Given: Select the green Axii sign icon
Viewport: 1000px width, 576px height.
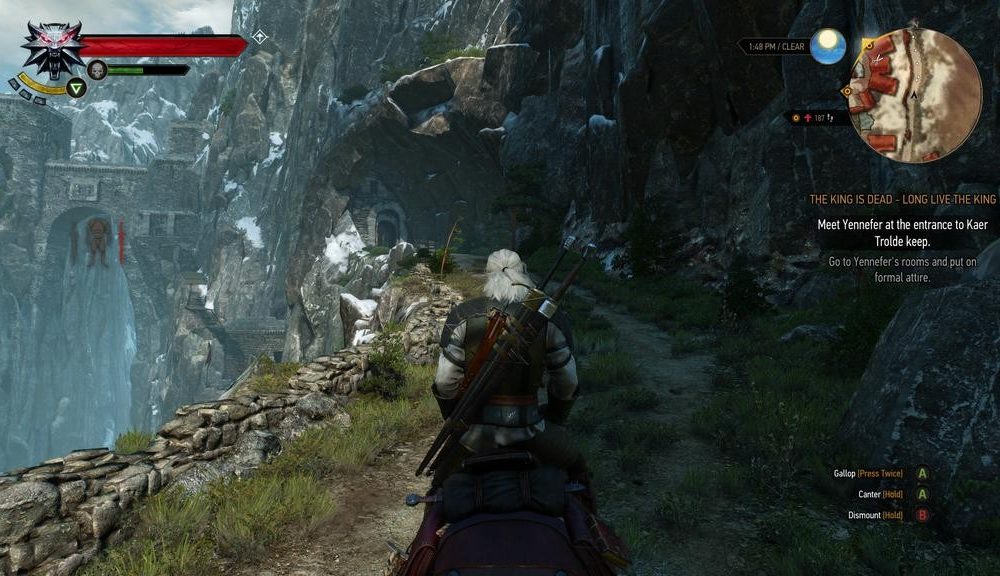Looking at the screenshot, I should [76, 88].
